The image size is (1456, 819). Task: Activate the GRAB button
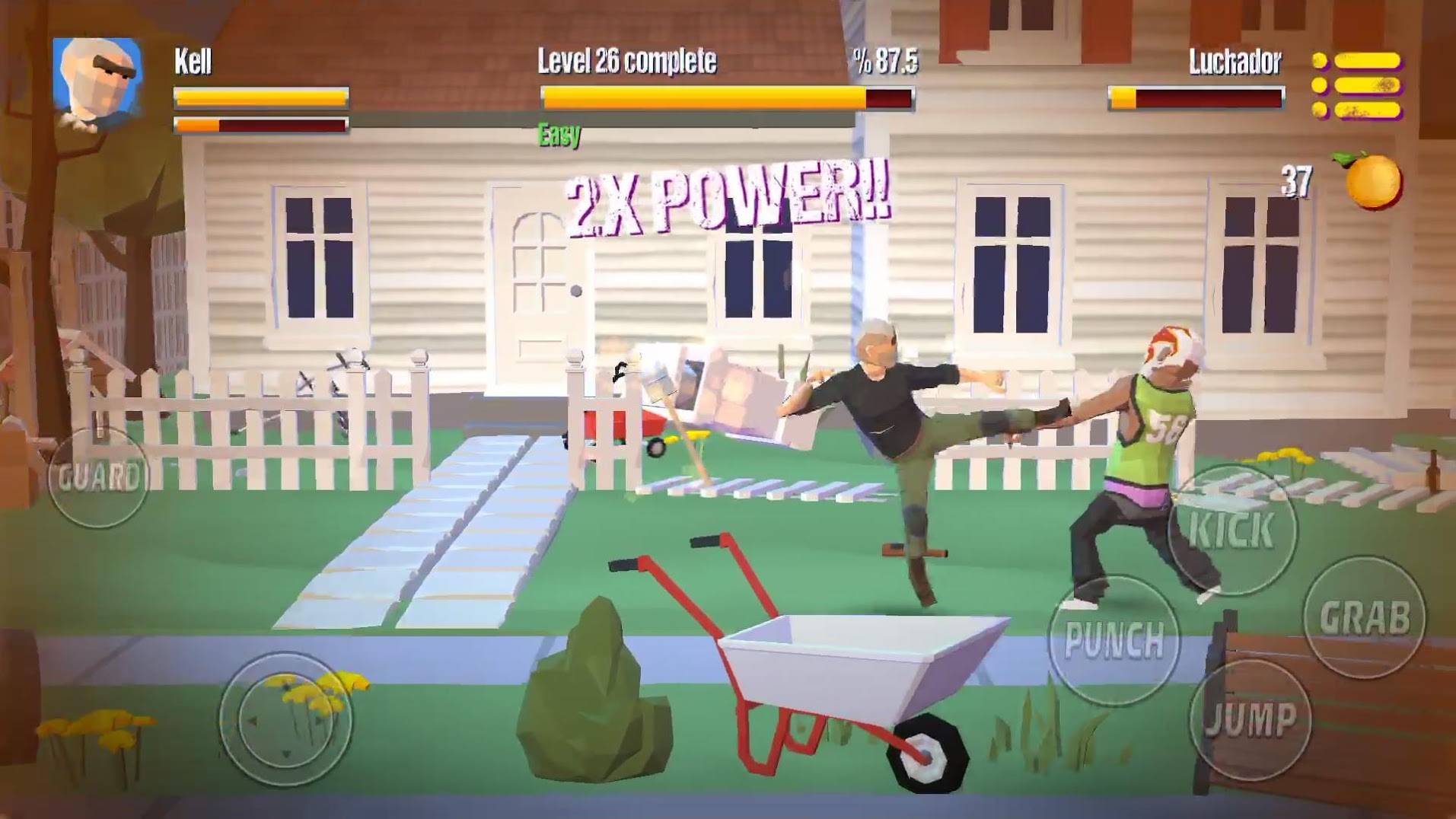tap(1363, 617)
